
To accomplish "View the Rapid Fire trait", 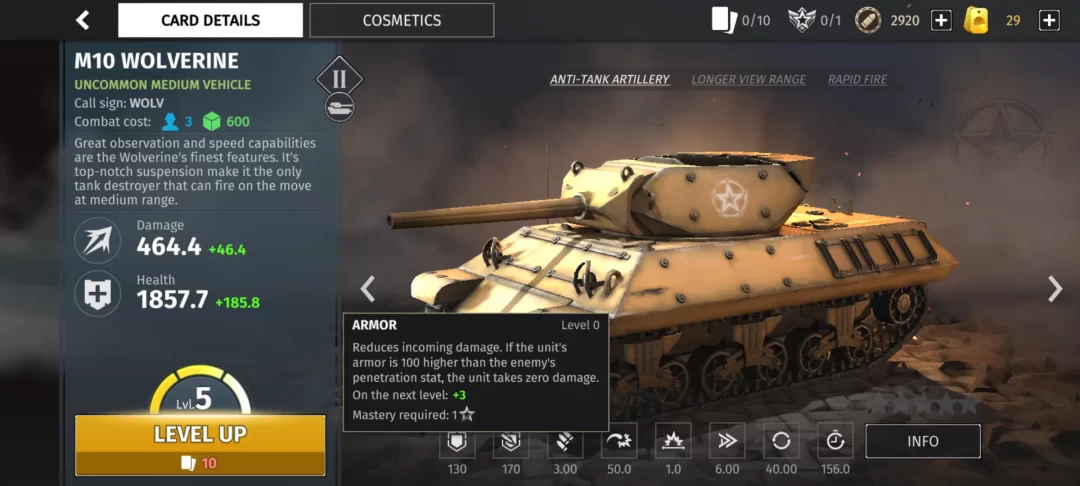I will [x=857, y=80].
